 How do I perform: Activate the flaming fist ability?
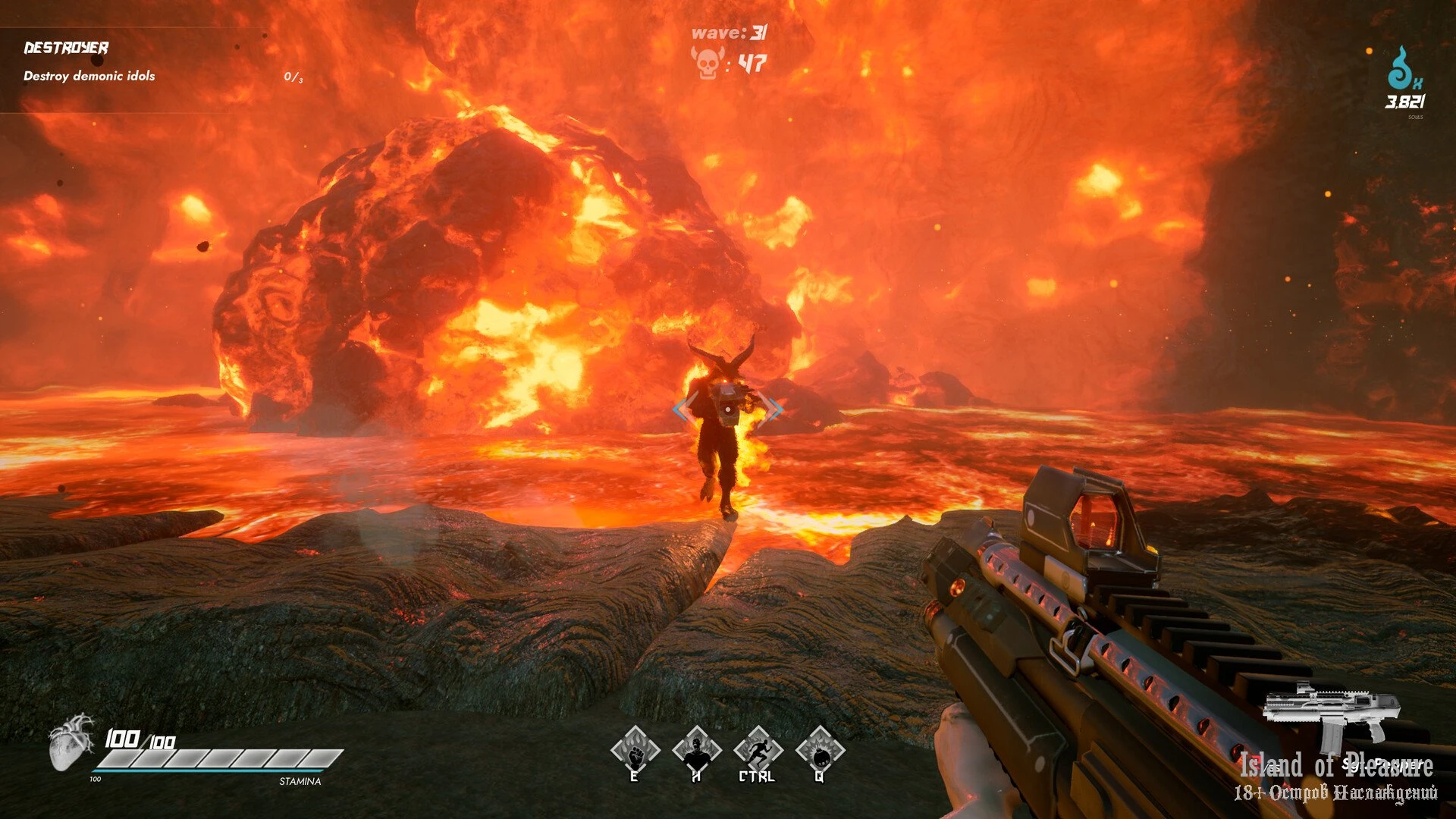tap(635, 751)
